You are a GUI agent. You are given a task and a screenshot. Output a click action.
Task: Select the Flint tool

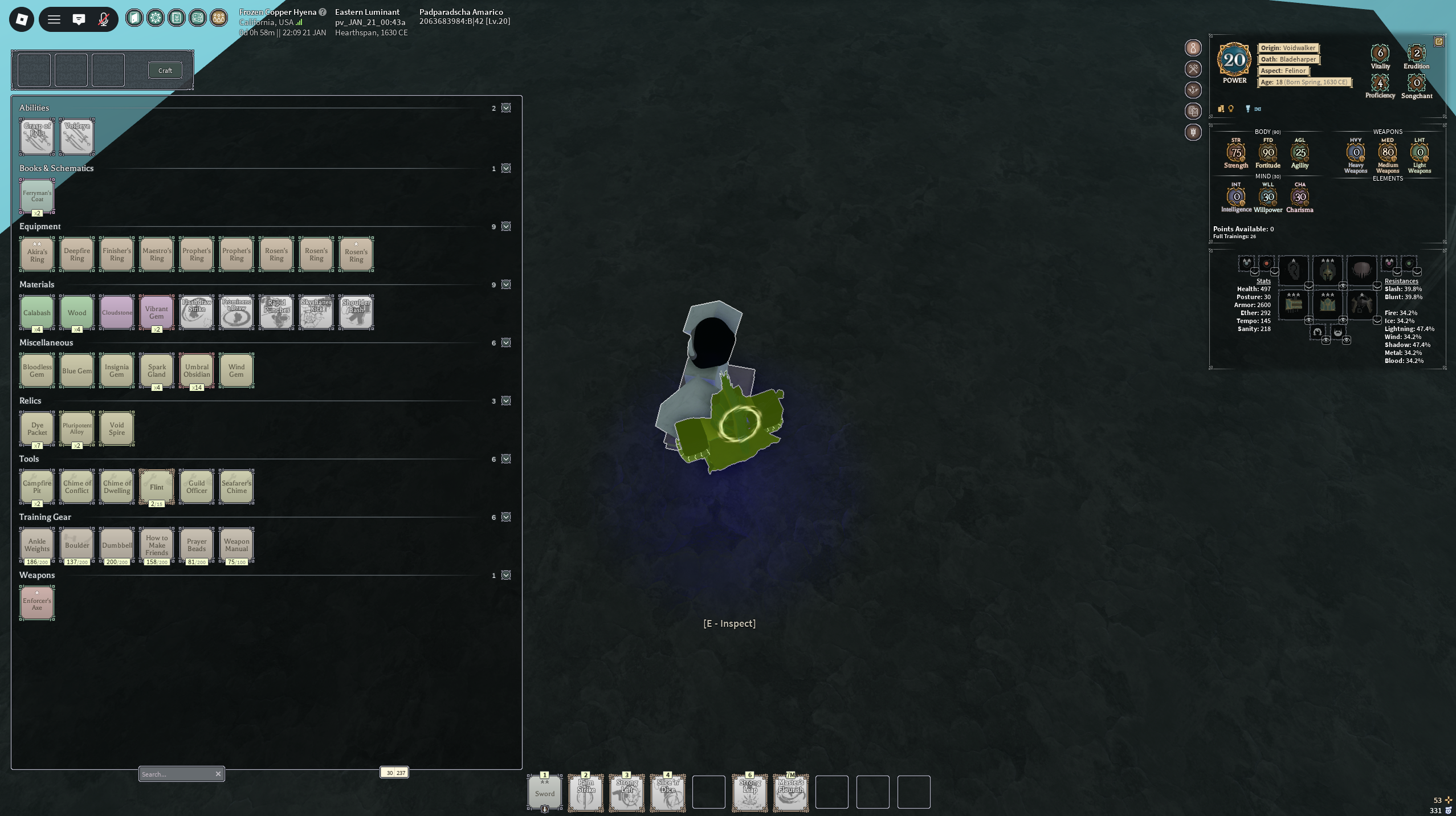[157, 487]
